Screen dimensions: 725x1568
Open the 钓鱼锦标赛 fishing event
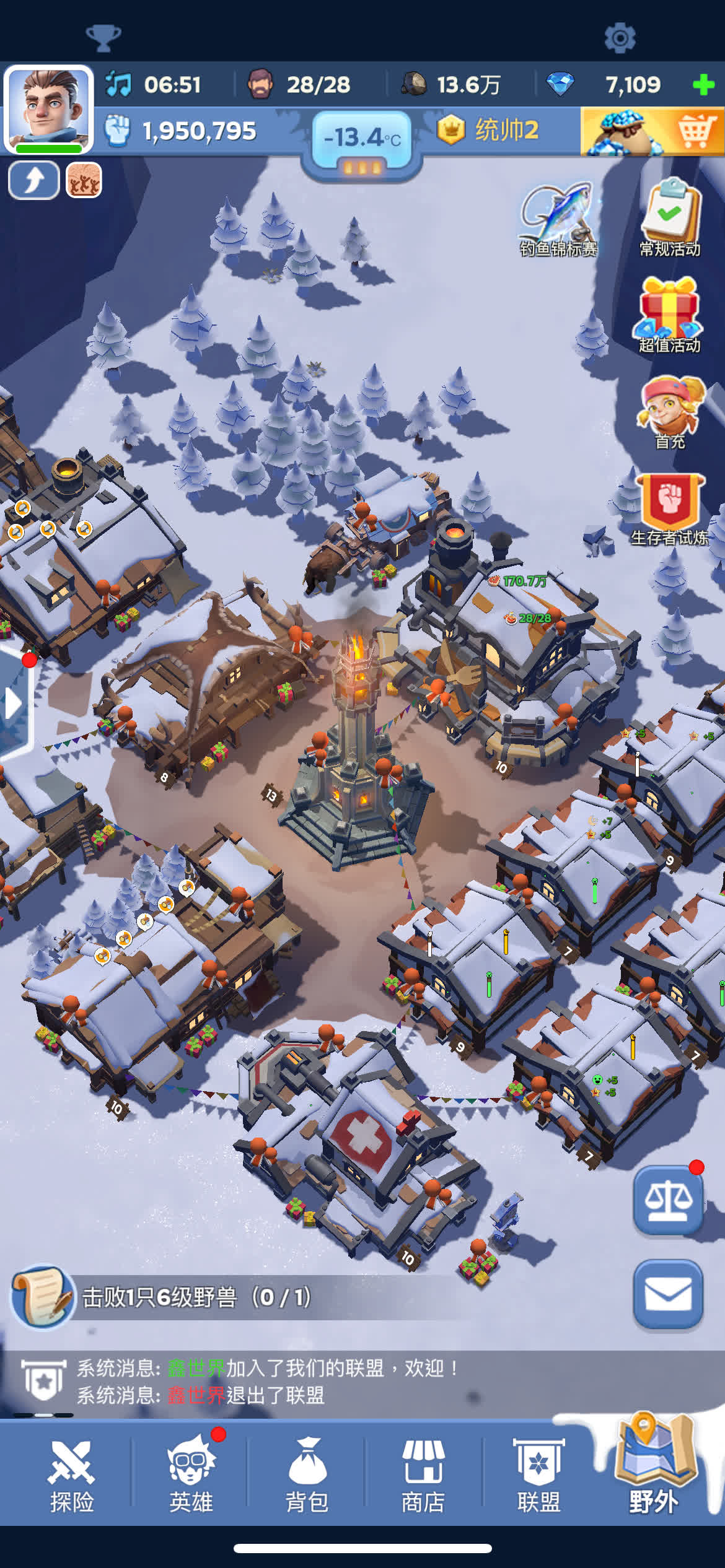pos(558,219)
